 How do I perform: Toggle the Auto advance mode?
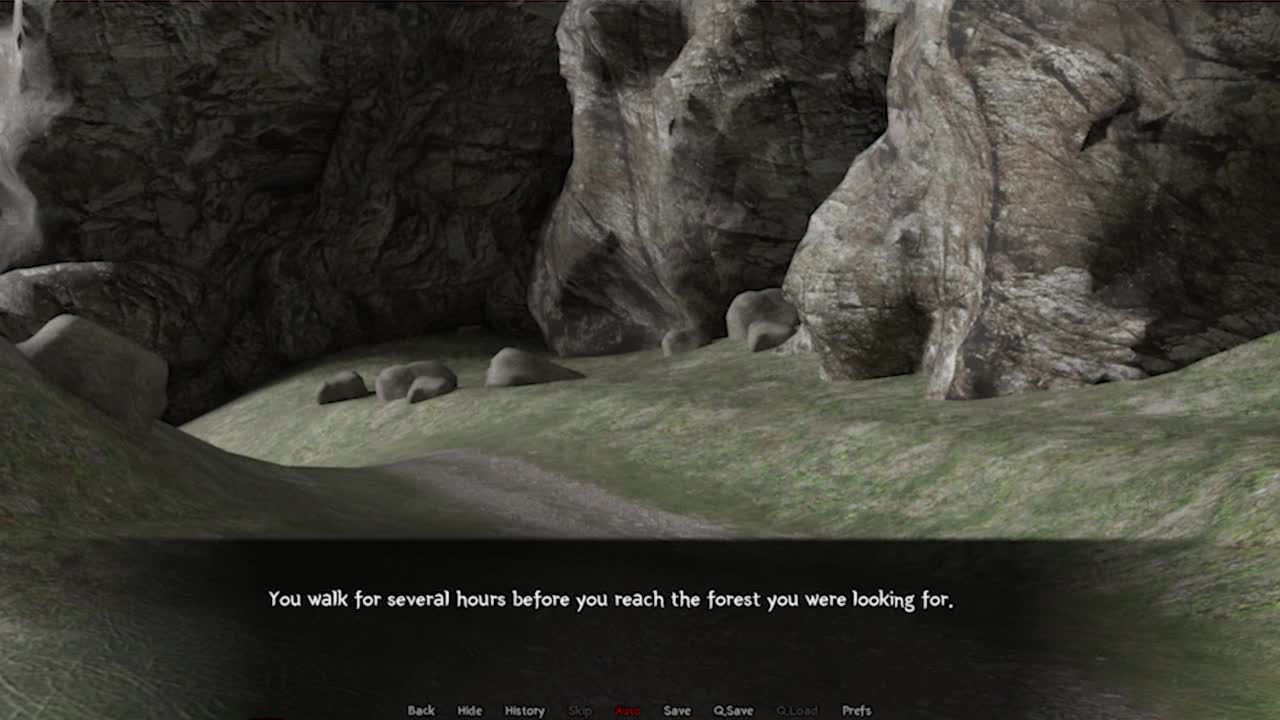click(x=628, y=710)
